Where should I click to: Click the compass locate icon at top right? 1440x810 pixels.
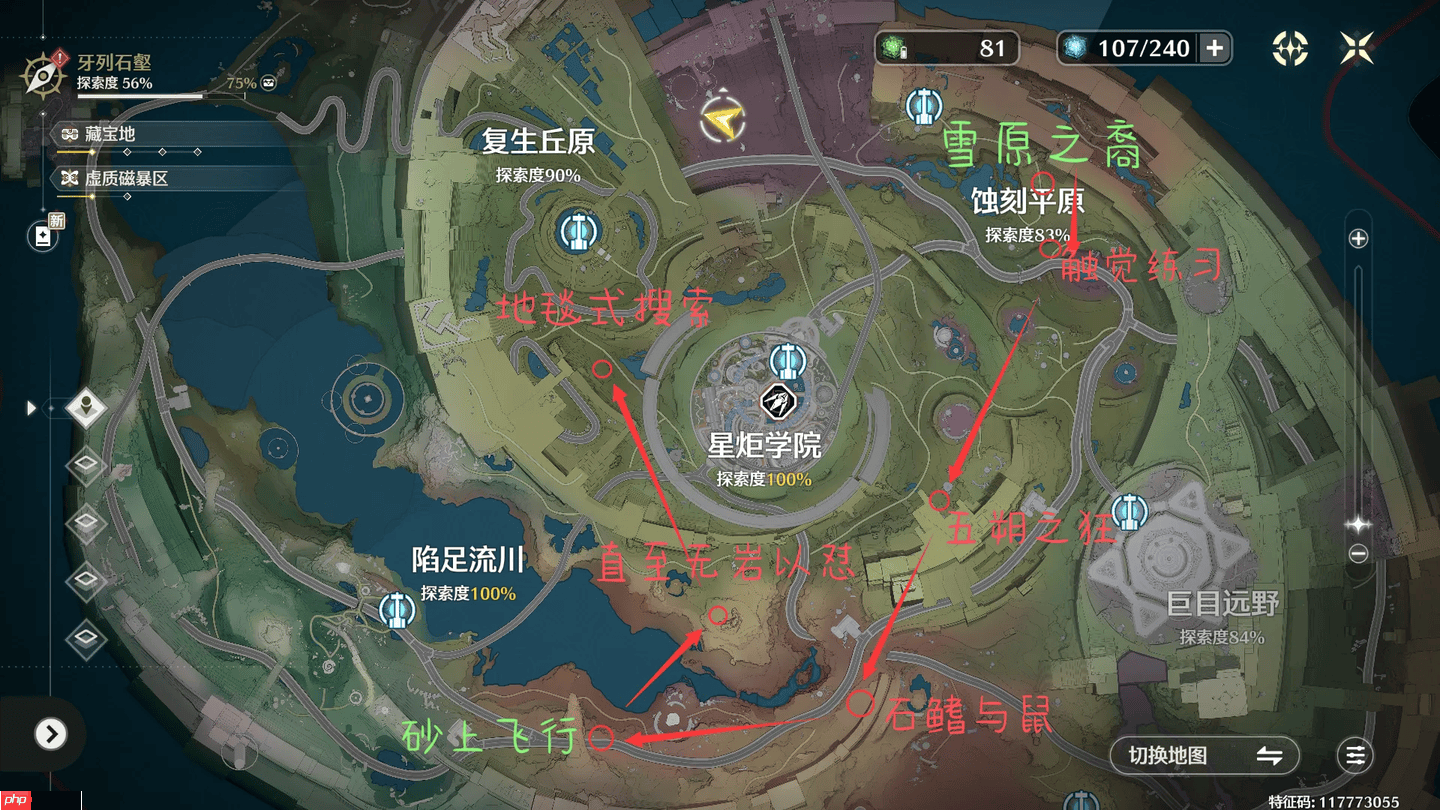[1289, 47]
